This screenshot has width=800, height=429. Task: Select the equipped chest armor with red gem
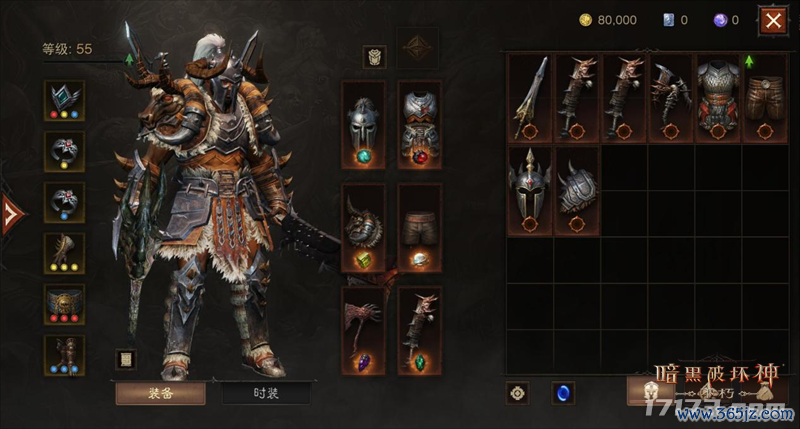(420, 127)
